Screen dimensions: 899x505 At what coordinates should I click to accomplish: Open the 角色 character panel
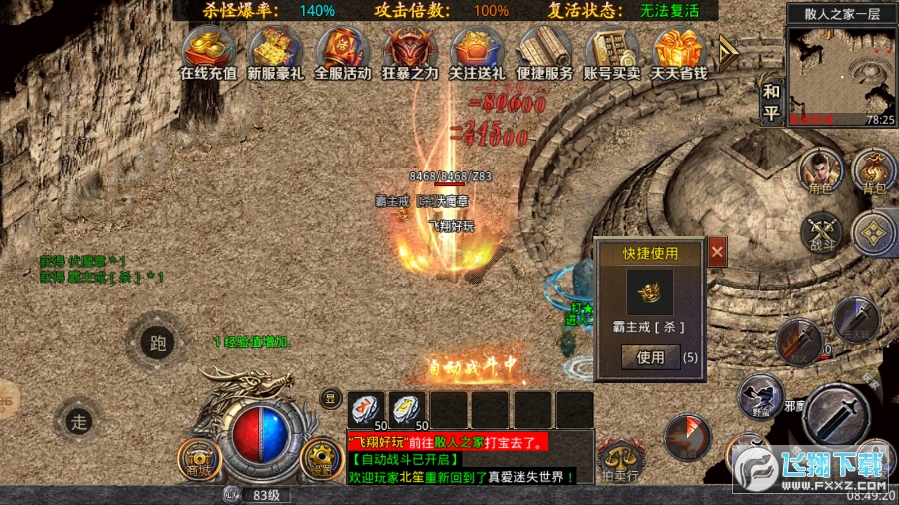819,174
